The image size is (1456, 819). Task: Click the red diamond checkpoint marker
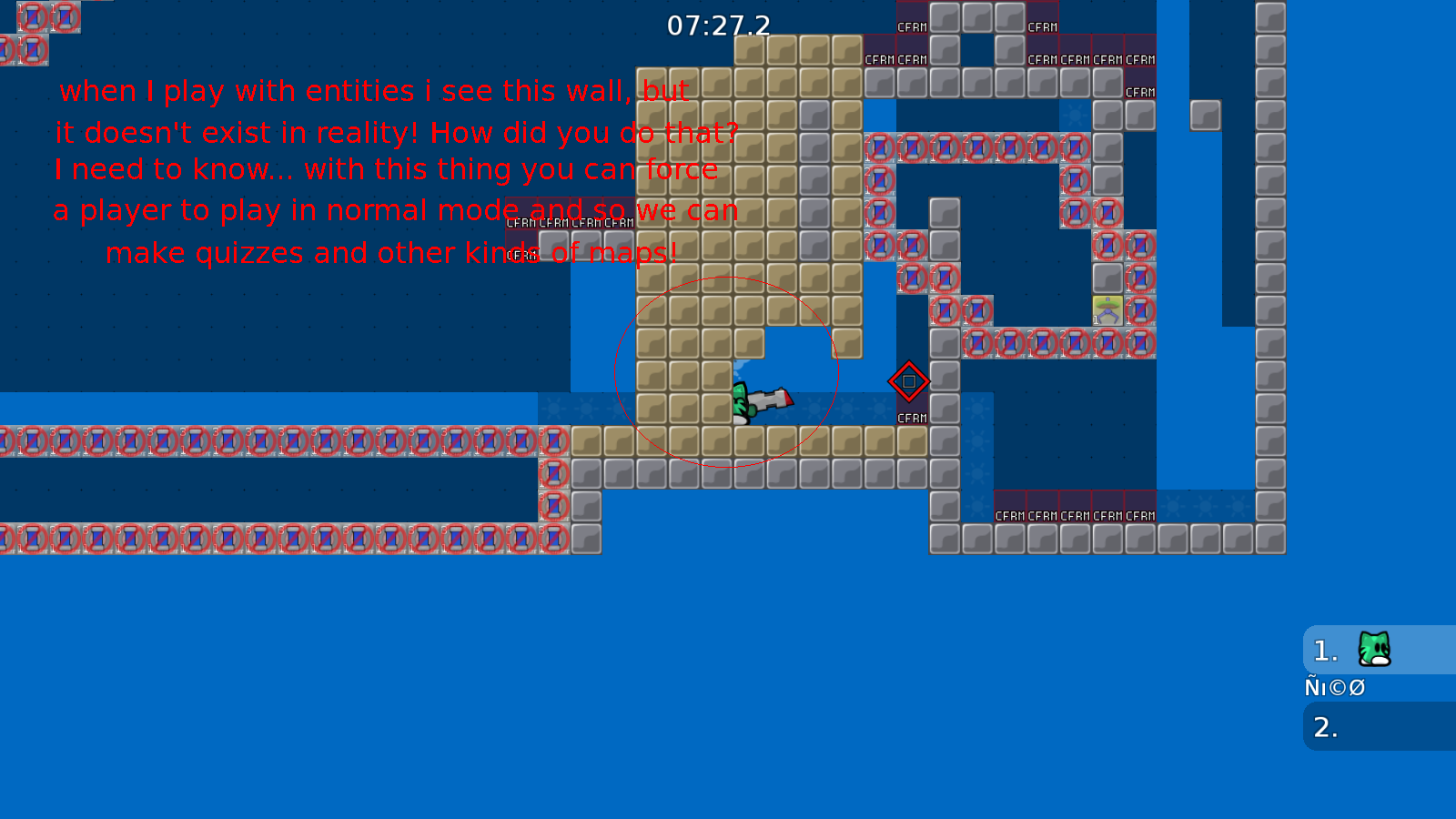click(909, 382)
